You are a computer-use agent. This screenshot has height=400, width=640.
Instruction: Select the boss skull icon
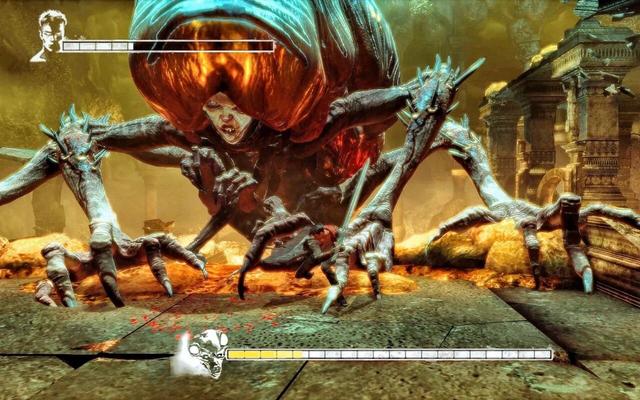pyautogui.click(x=203, y=353)
